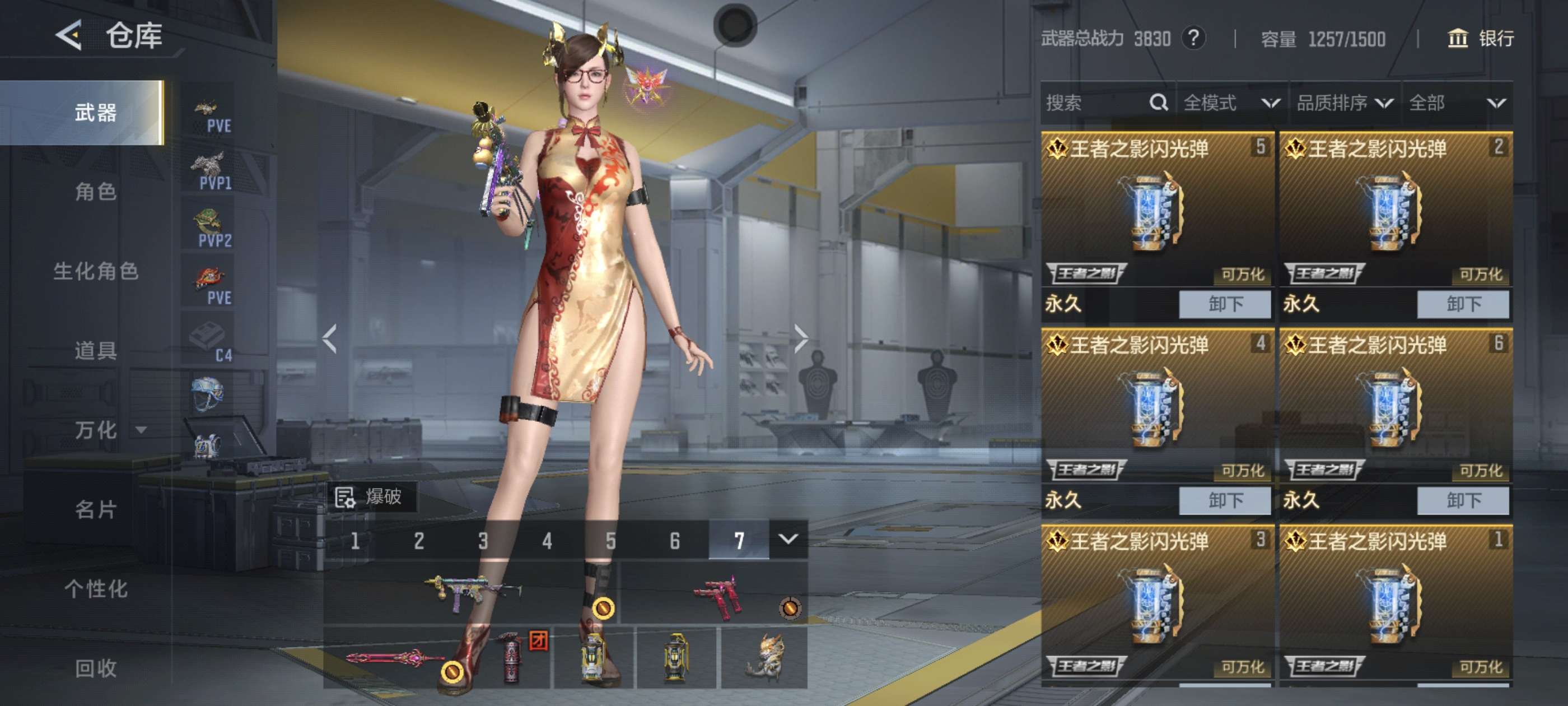Switch to the 个性化 personalization tab

95,588
